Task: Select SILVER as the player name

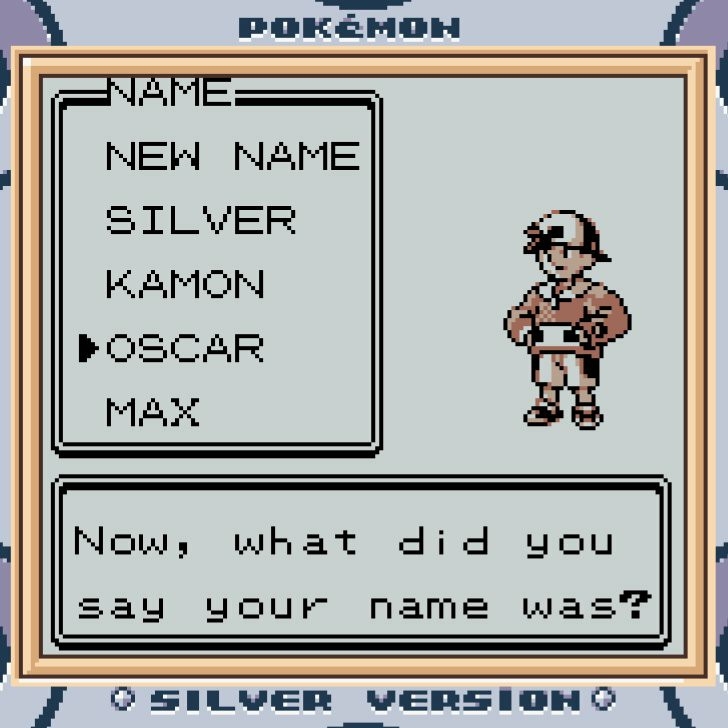Action: click(x=200, y=220)
